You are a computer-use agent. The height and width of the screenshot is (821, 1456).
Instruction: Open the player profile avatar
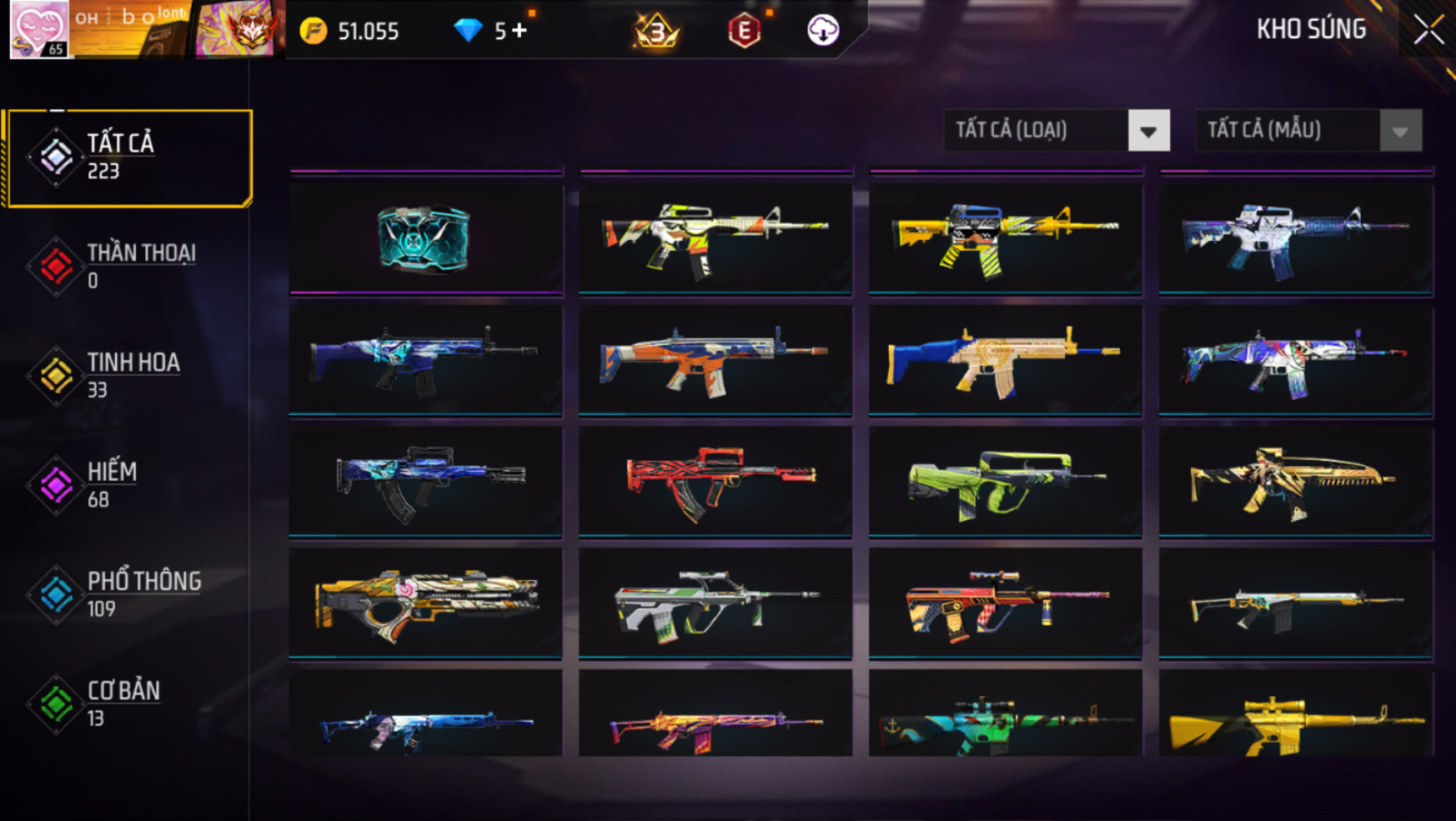tap(39, 29)
